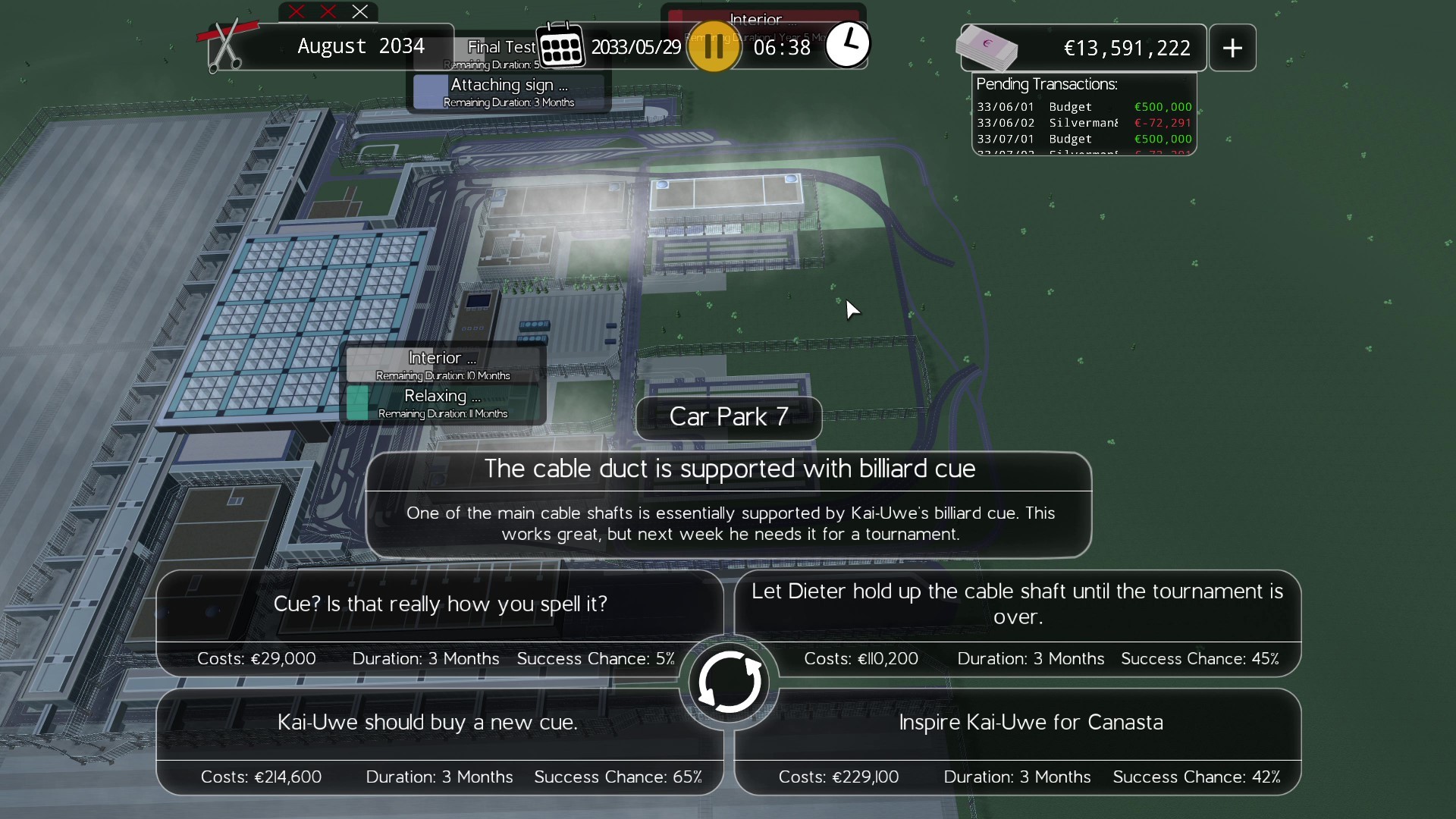Click the clock icon beside the time
Viewport: 1456px width, 819px height.
[x=848, y=44]
